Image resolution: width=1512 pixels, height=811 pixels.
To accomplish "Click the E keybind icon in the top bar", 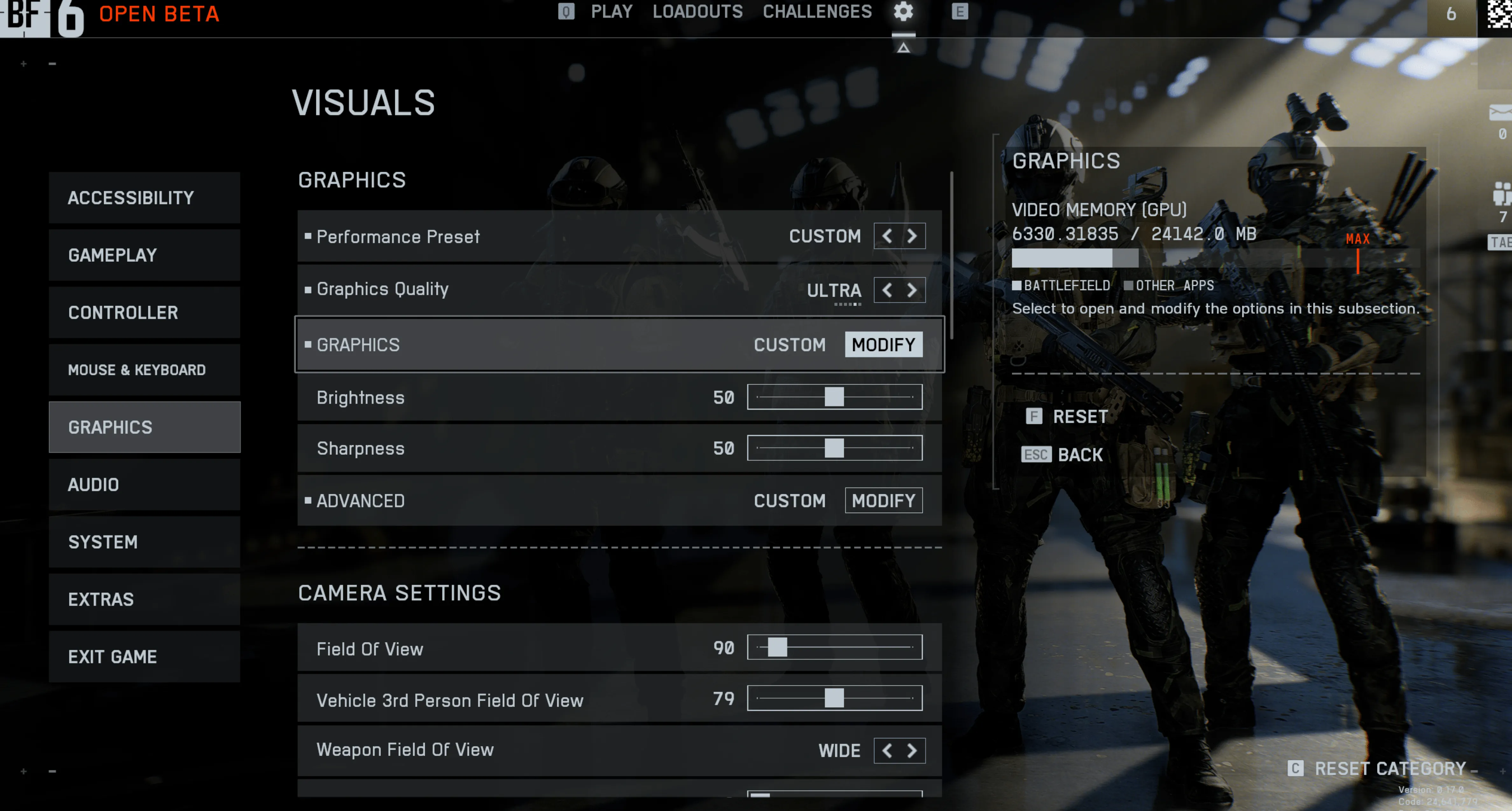I will 961,11.
